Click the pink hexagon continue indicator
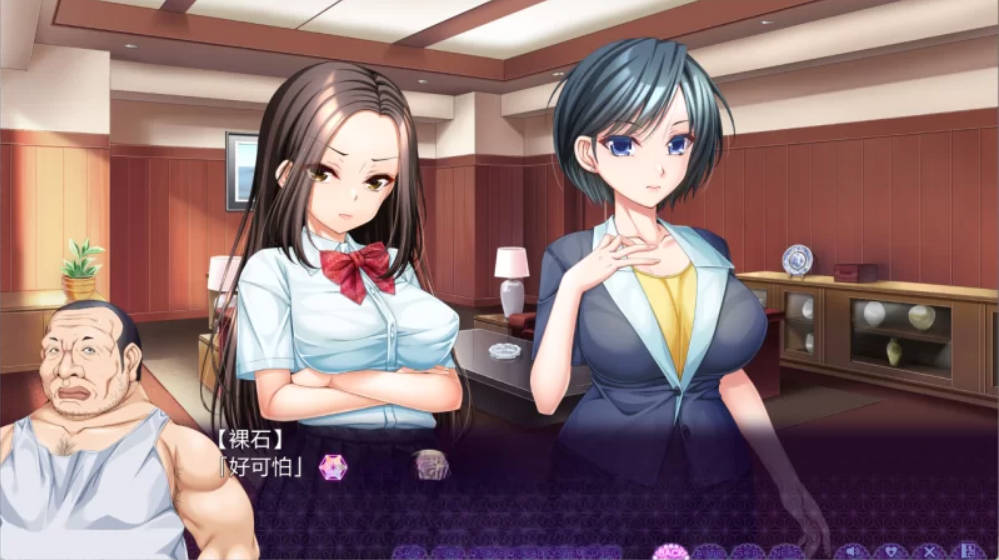This screenshot has height=560, width=999. click(x=332, y=466)
